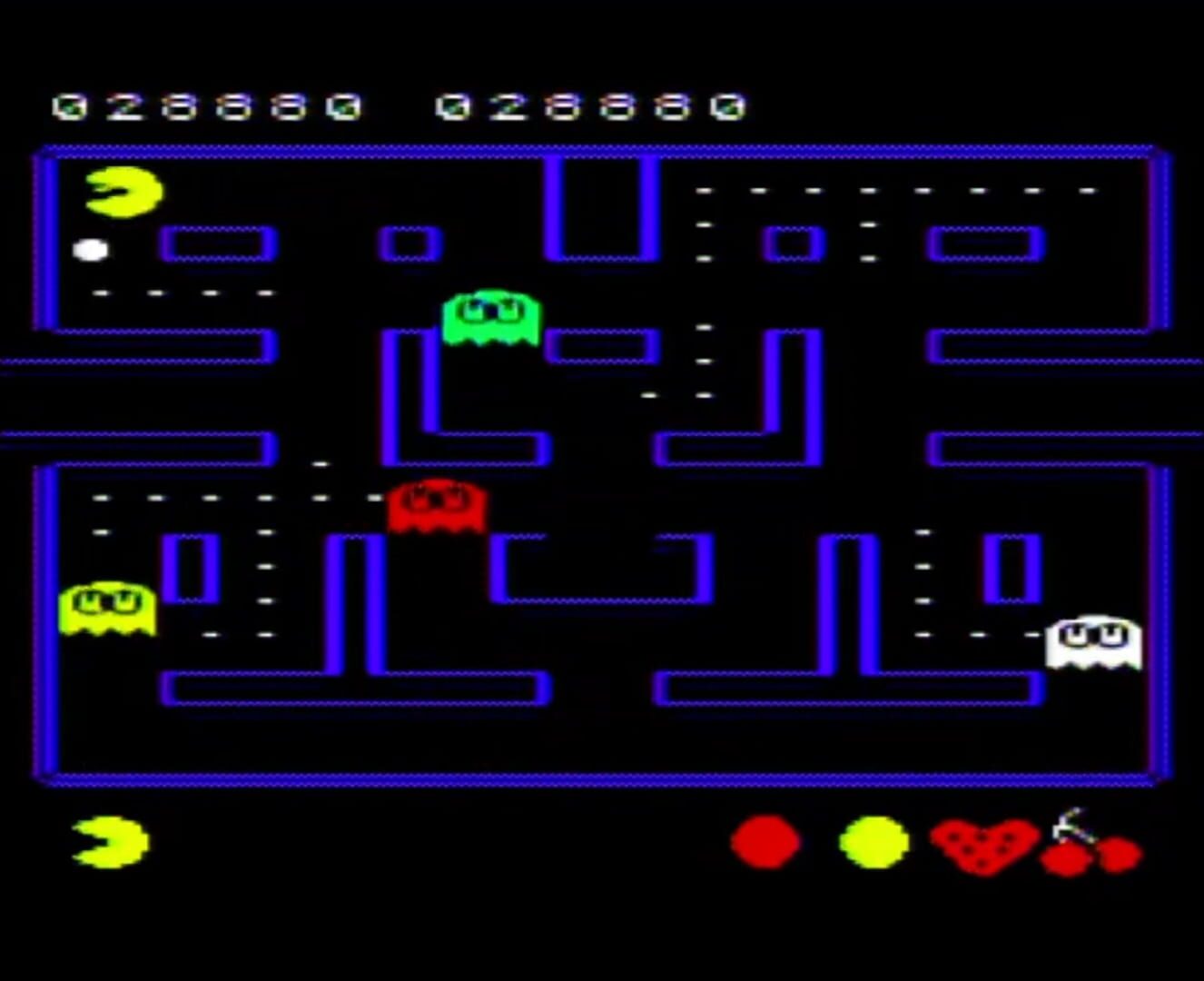Click the red ghost in mid-maze

point(436,507)
